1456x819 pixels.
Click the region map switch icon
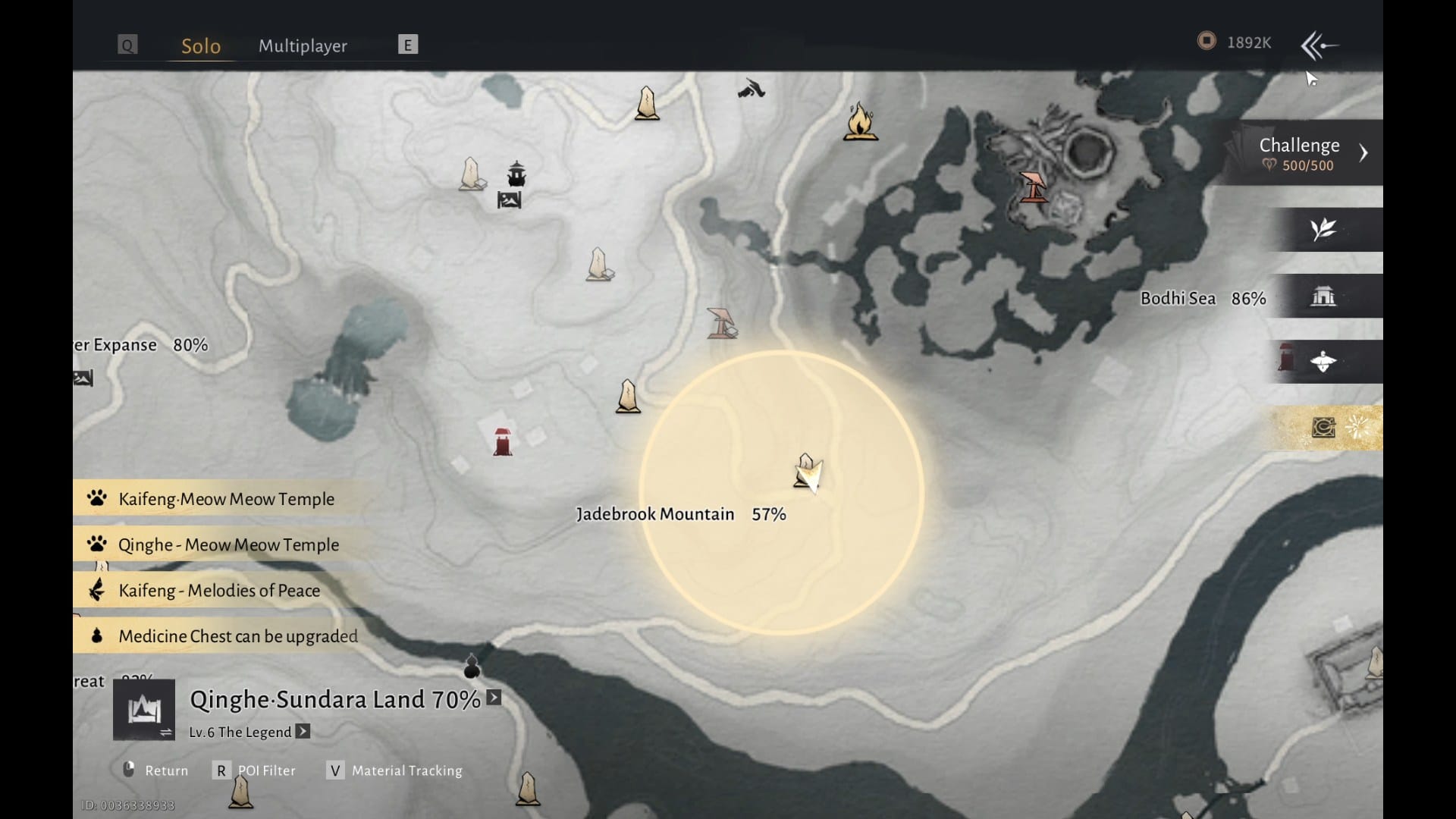pos(144,711)
